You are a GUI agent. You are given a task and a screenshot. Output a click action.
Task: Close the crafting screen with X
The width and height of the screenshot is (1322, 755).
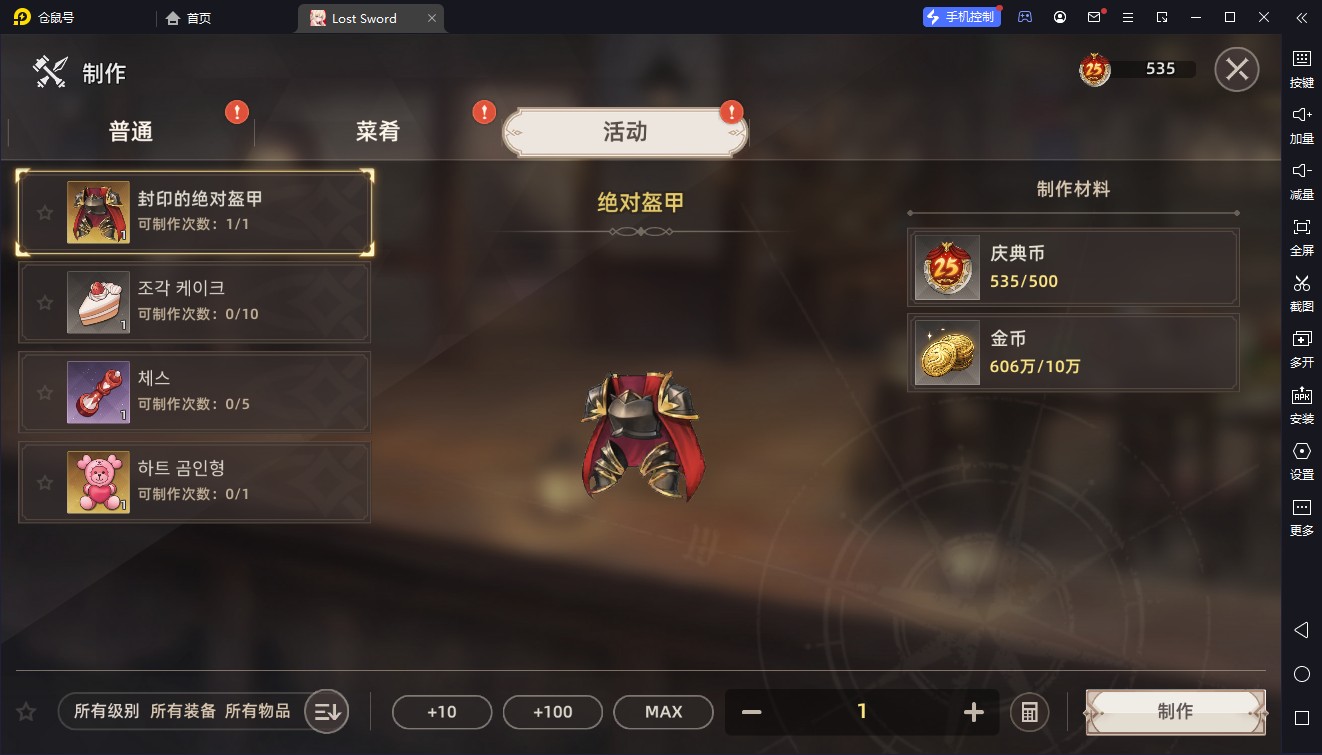coord(1236,70)
